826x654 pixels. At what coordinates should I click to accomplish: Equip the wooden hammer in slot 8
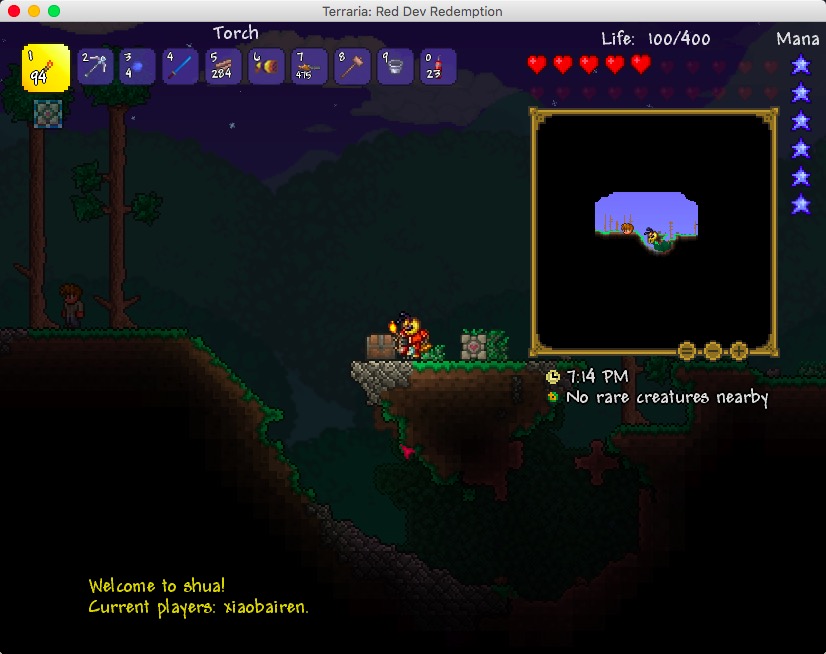coord(352,68)
